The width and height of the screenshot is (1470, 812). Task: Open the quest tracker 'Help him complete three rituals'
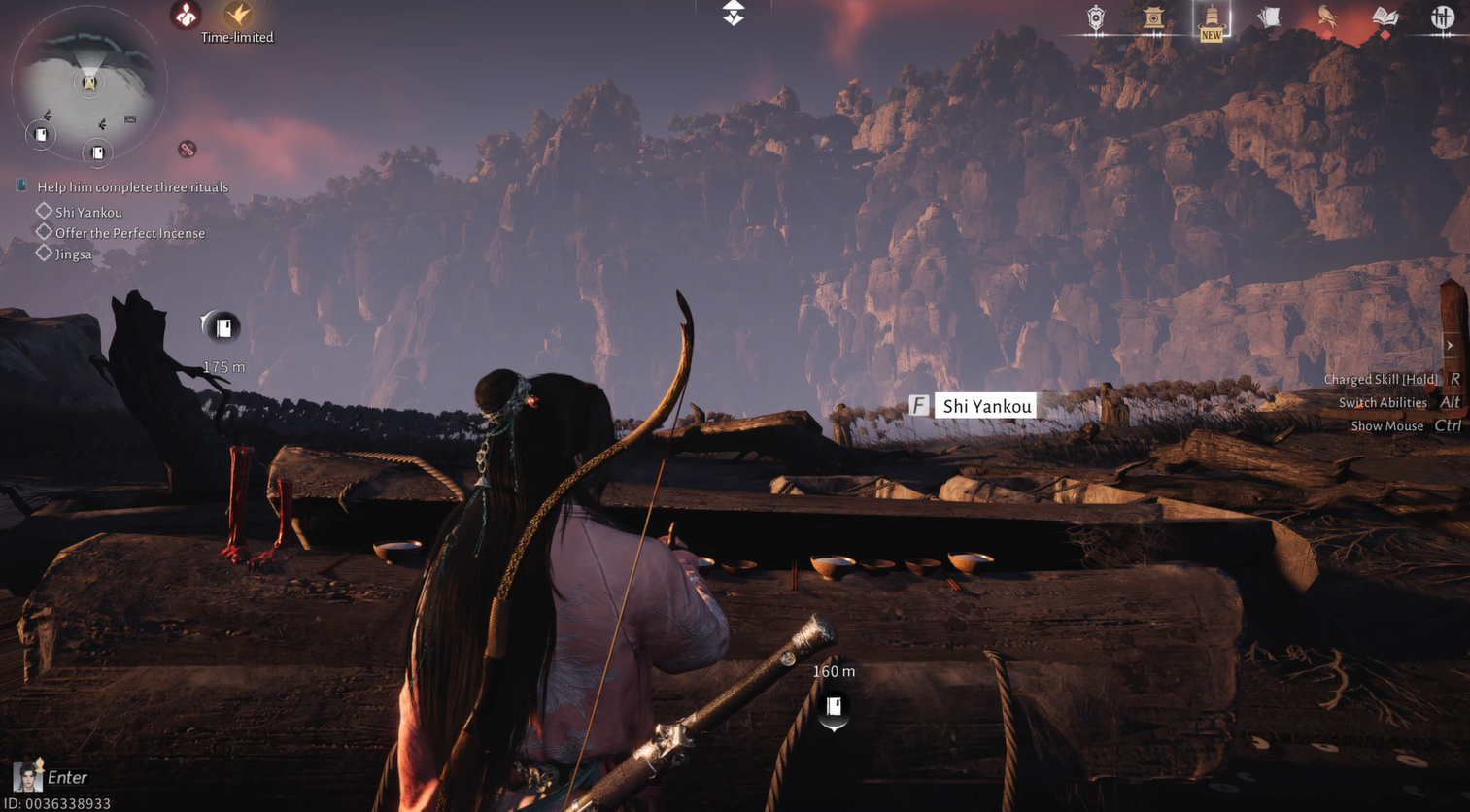click(x=132, y=187)
